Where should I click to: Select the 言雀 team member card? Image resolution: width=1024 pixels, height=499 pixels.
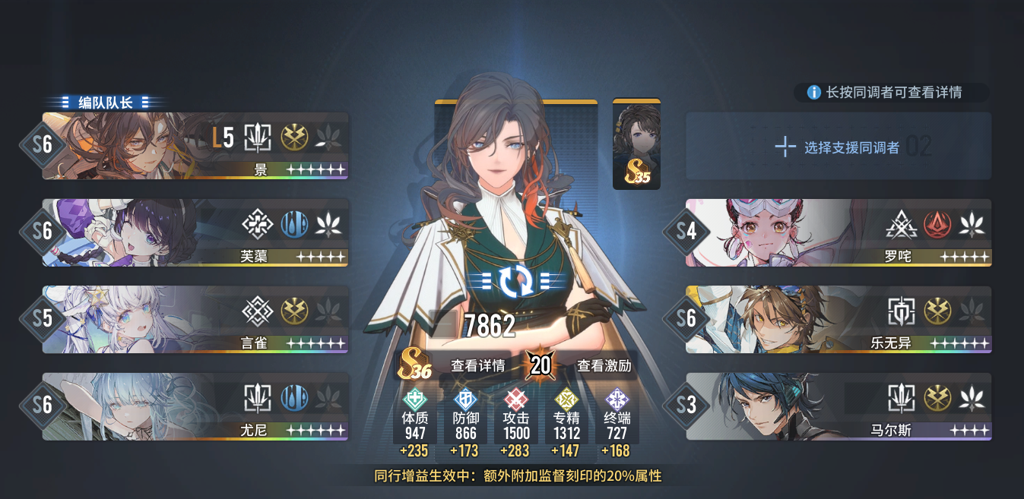pos(195,320)
